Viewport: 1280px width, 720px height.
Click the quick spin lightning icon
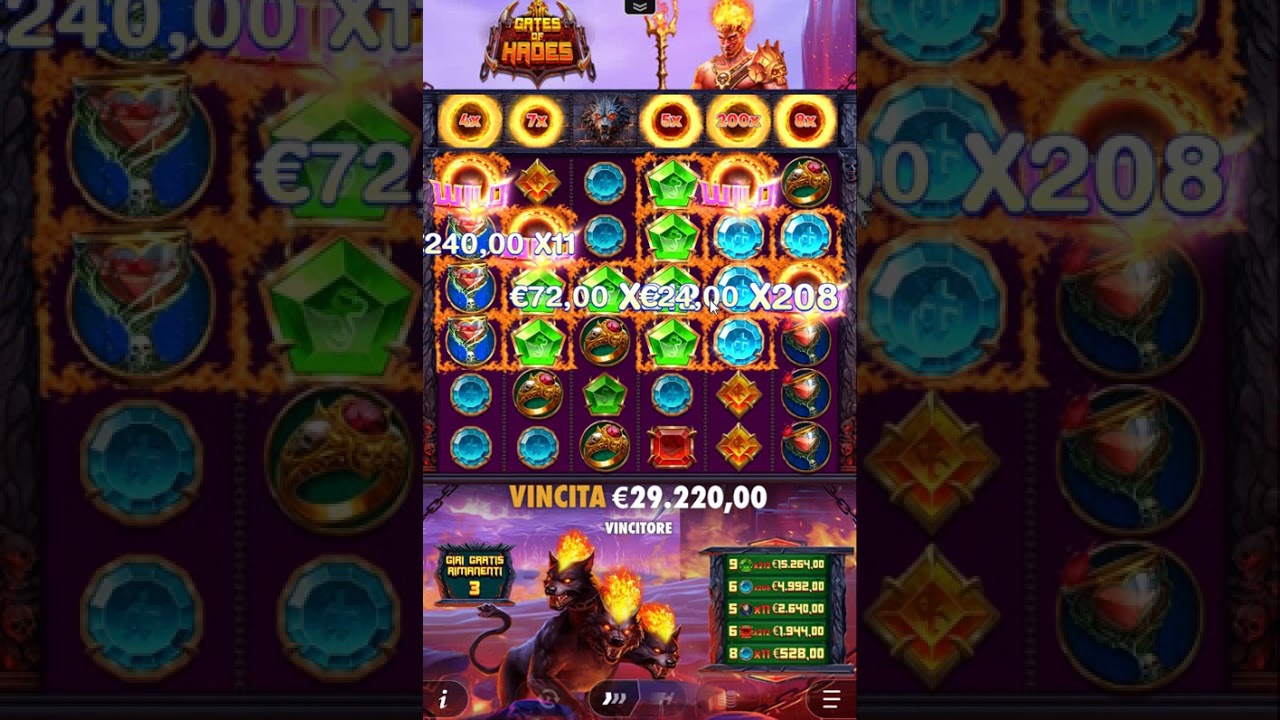(663, 700)
